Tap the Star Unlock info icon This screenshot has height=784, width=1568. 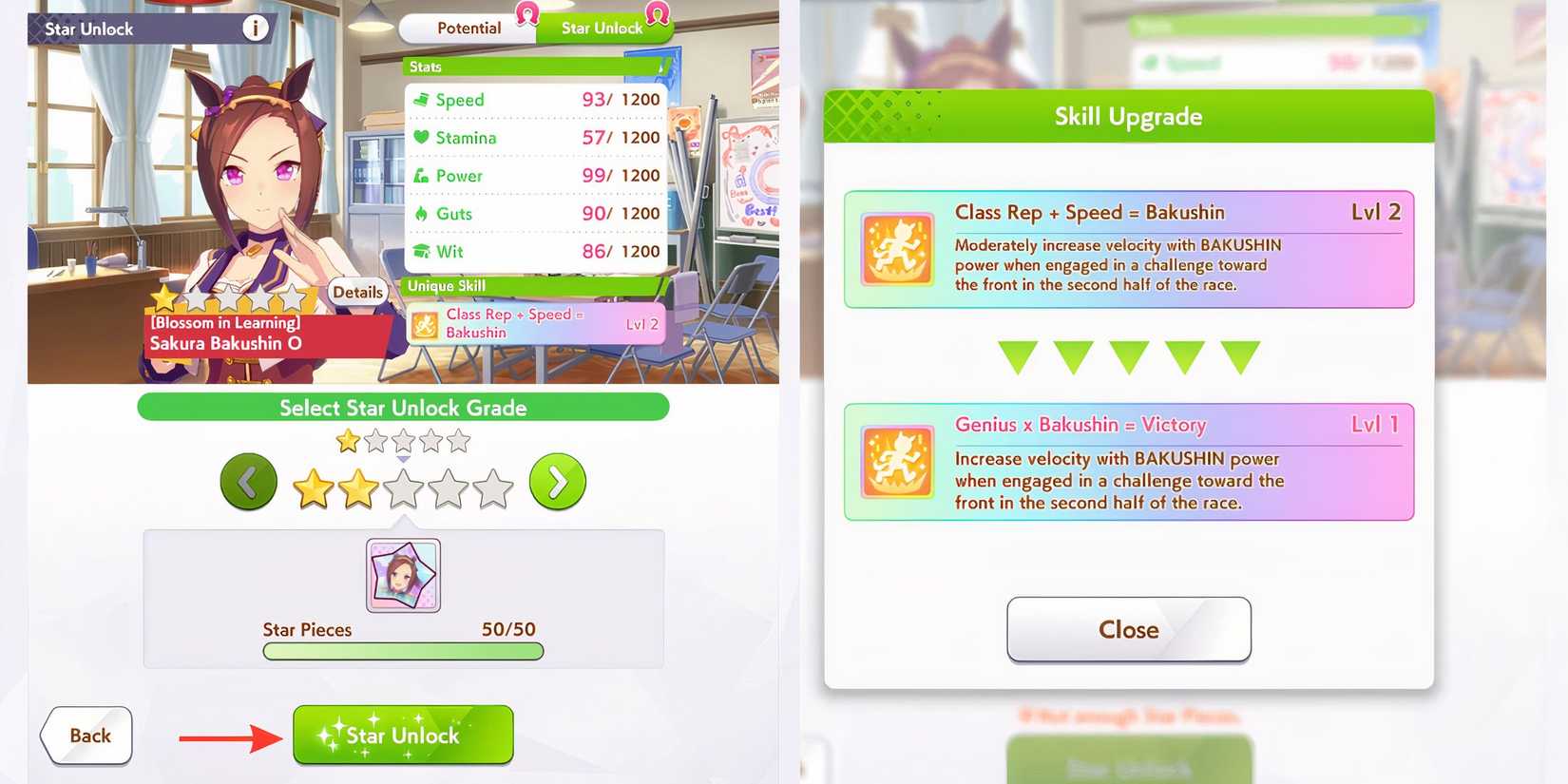[254, 29]
